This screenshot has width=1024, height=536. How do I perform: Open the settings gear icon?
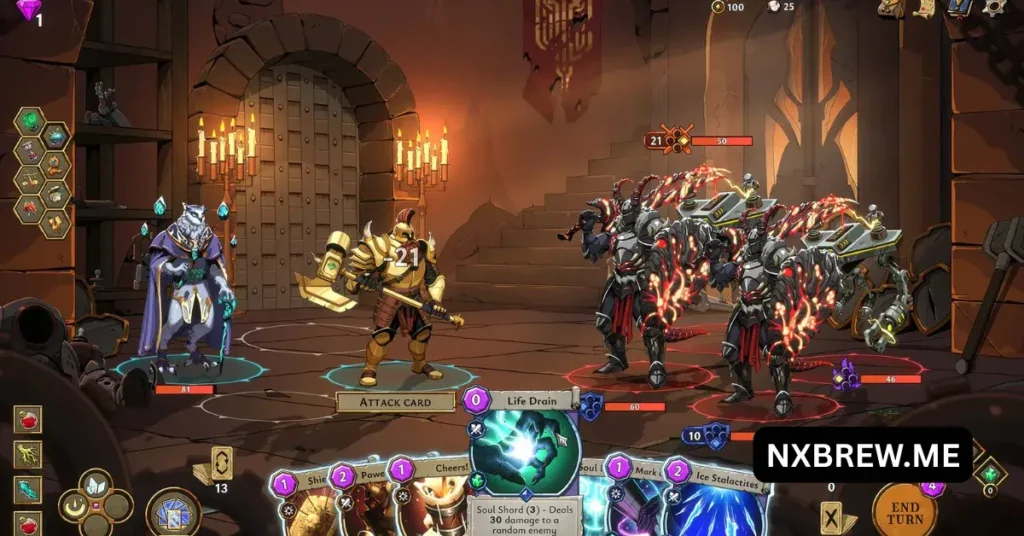point(995,8)
